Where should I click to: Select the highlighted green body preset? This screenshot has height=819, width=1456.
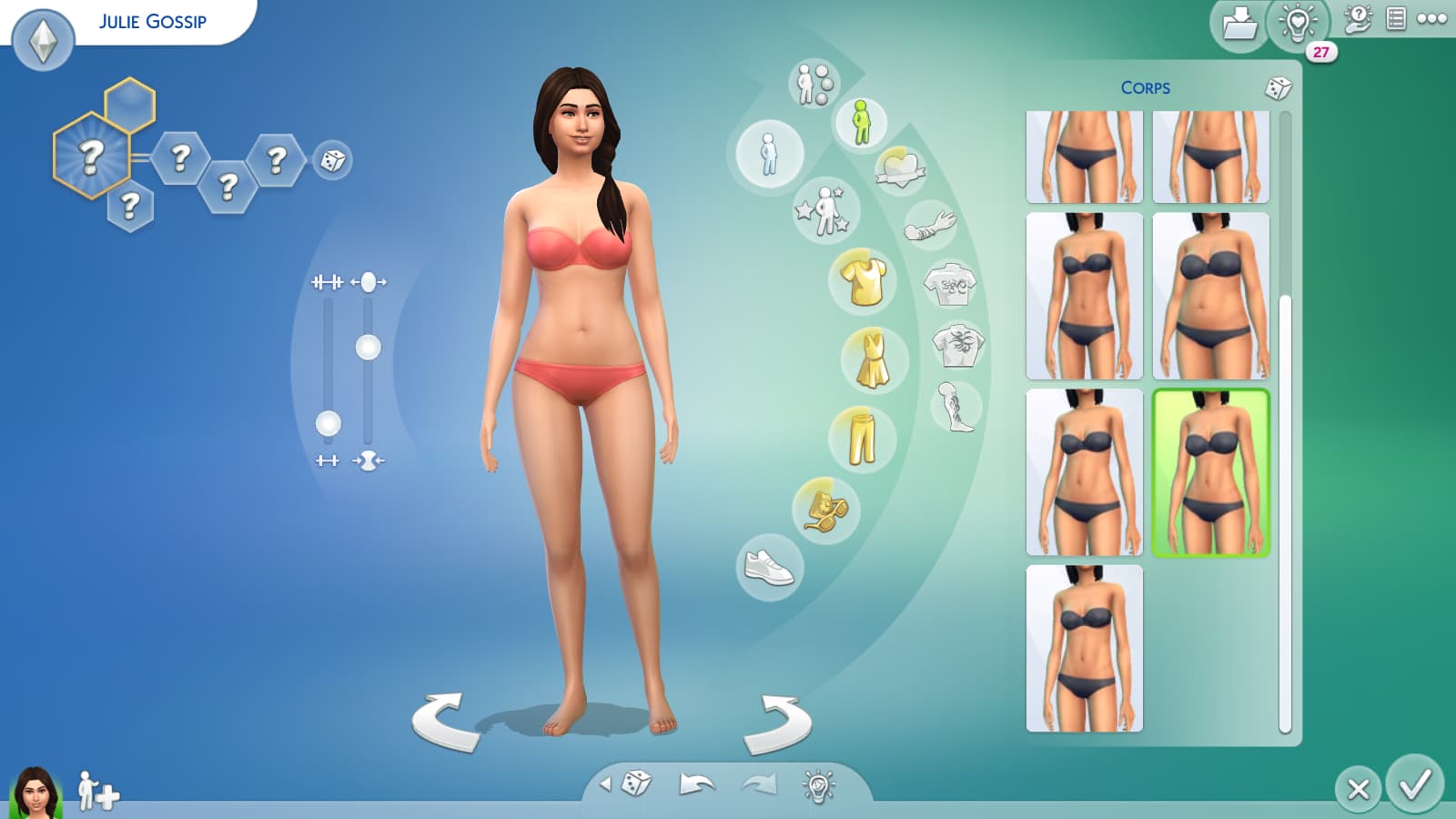tap(1210, 471)
